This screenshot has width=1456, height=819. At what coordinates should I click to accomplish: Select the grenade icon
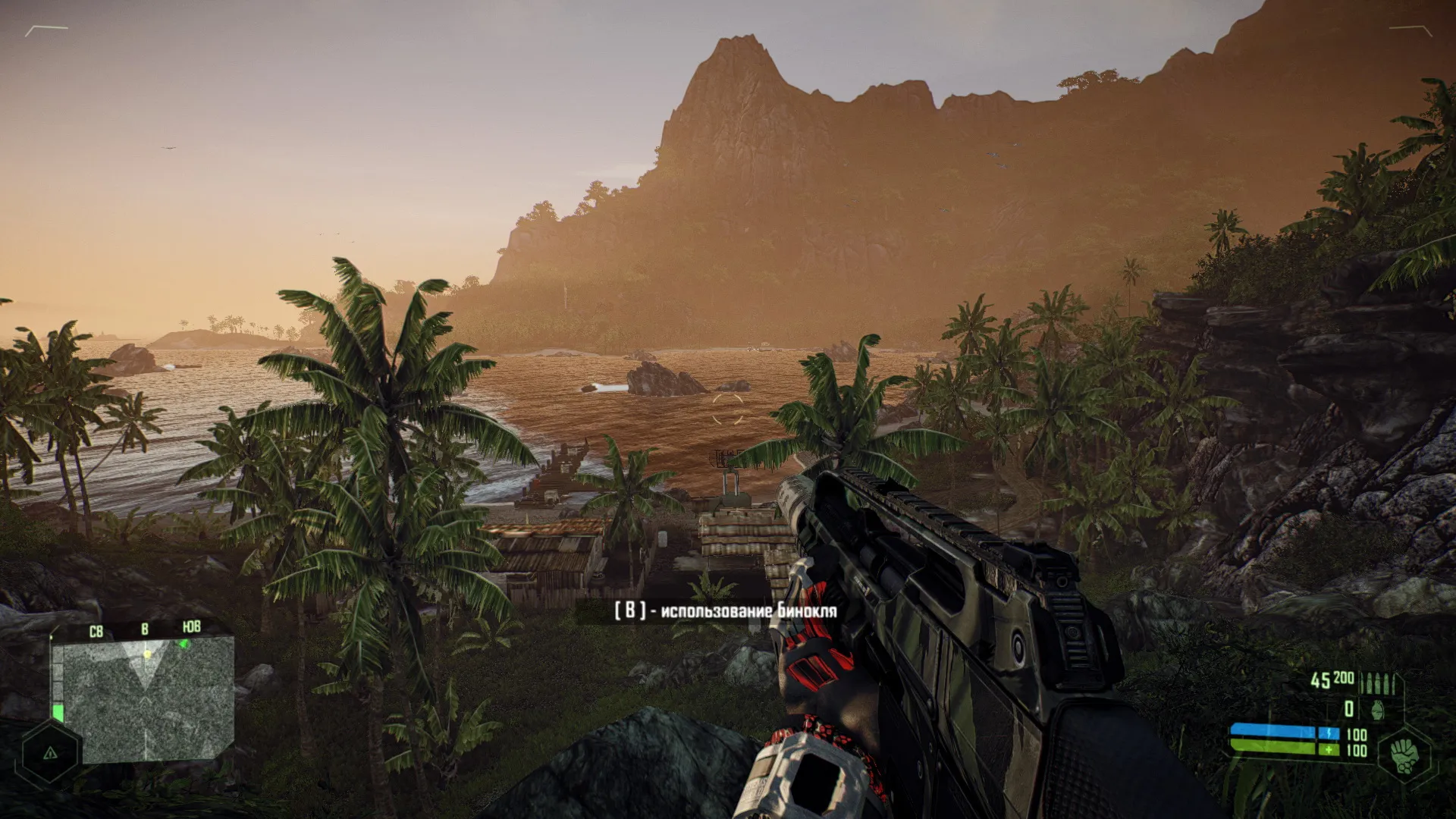point(1376,710)
